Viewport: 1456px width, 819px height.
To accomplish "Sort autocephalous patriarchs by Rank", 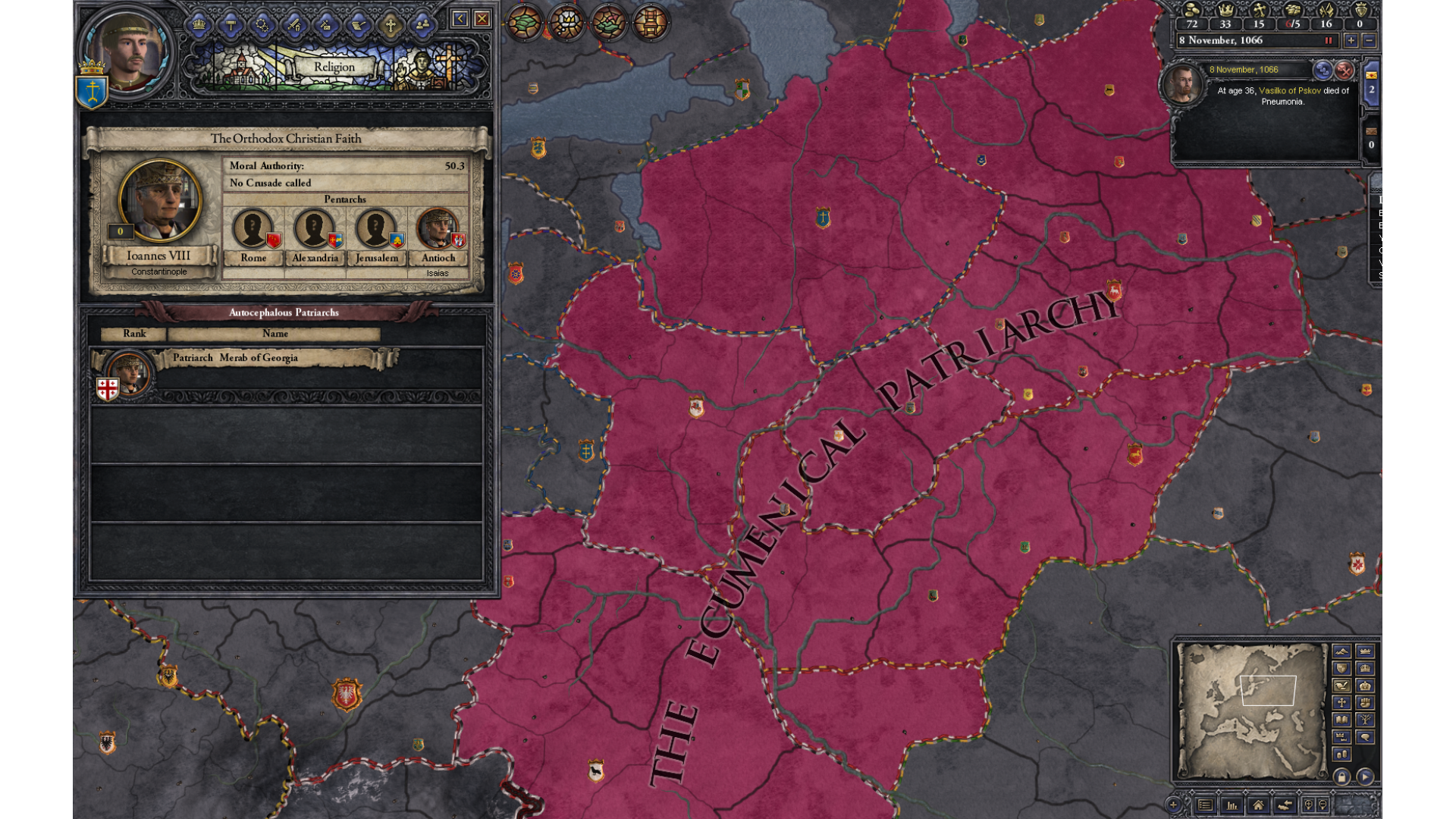I will pos(134,334).
